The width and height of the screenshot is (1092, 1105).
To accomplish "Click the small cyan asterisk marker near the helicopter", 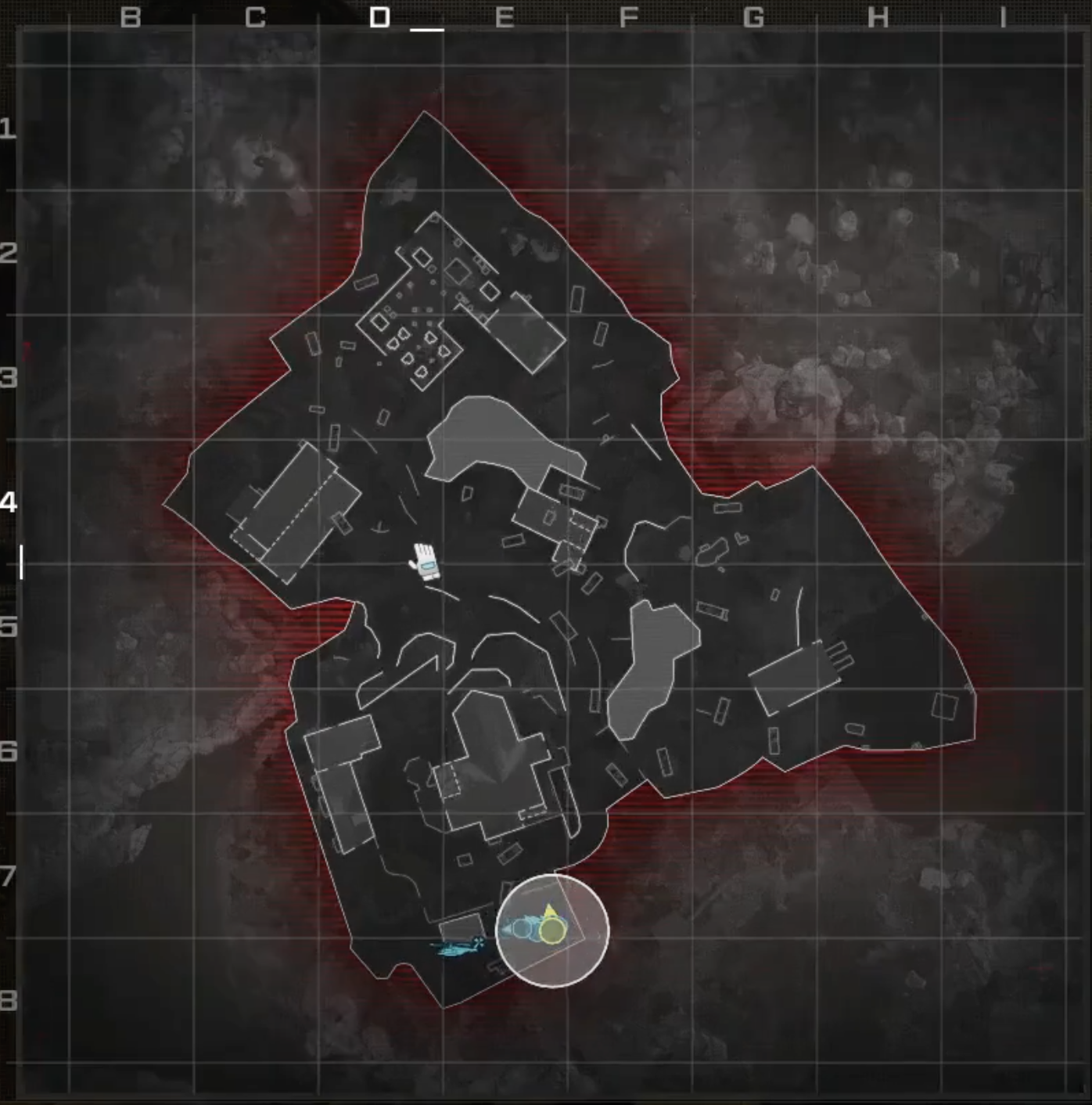I will [x=479, y=943].
